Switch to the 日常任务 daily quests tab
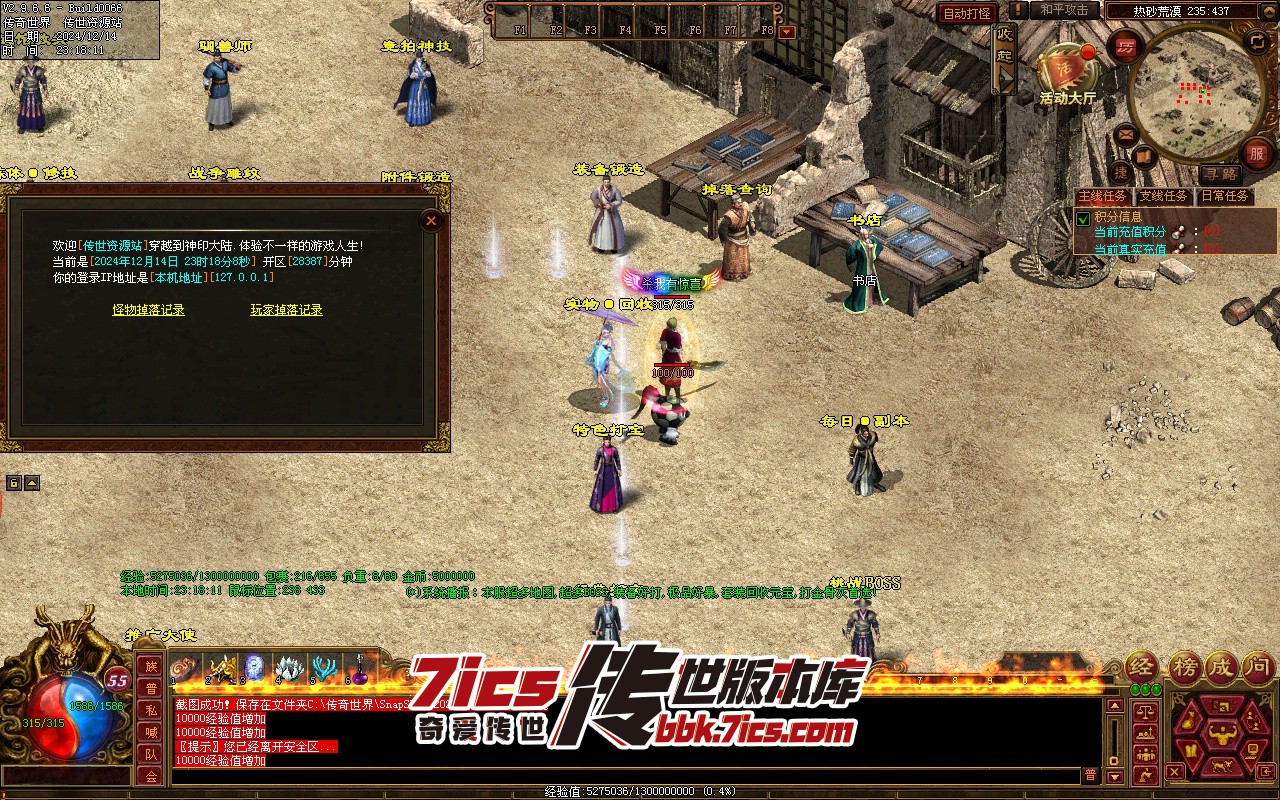The image size is (1280, 800). point(1223,196)
